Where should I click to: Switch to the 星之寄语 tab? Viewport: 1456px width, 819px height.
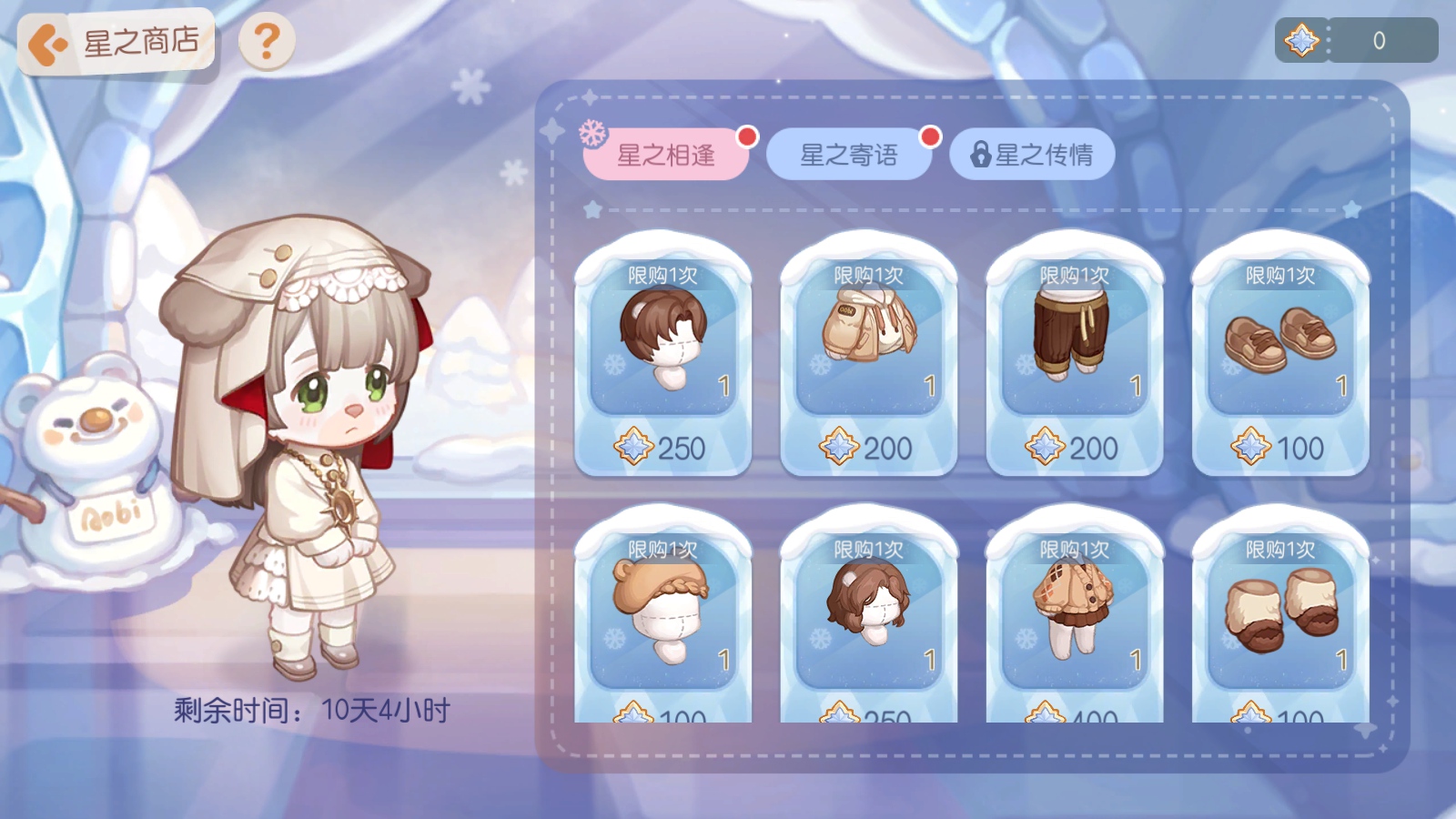tap(849, 155)
